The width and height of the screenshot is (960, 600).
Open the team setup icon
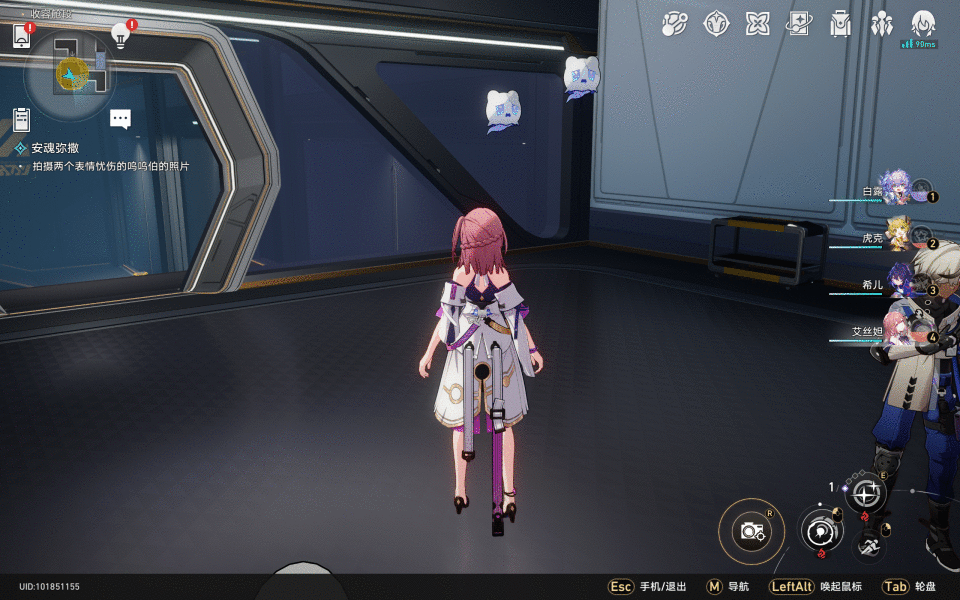[x=881, y=24]
